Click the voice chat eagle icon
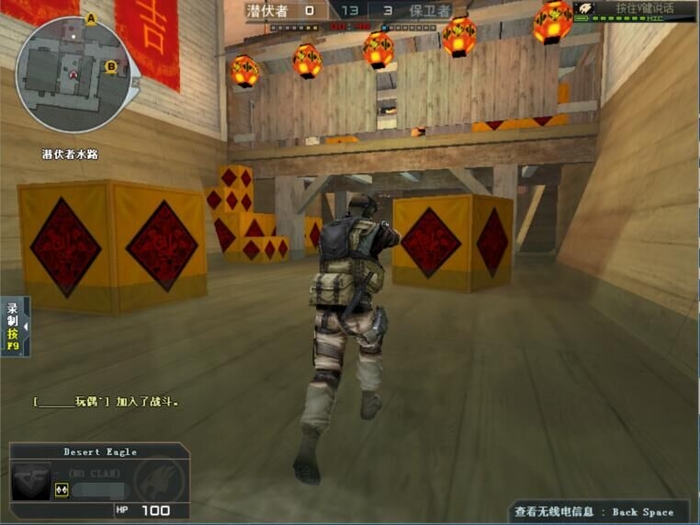The height and width of the screenshot is (525, 700). pos(586,8)
